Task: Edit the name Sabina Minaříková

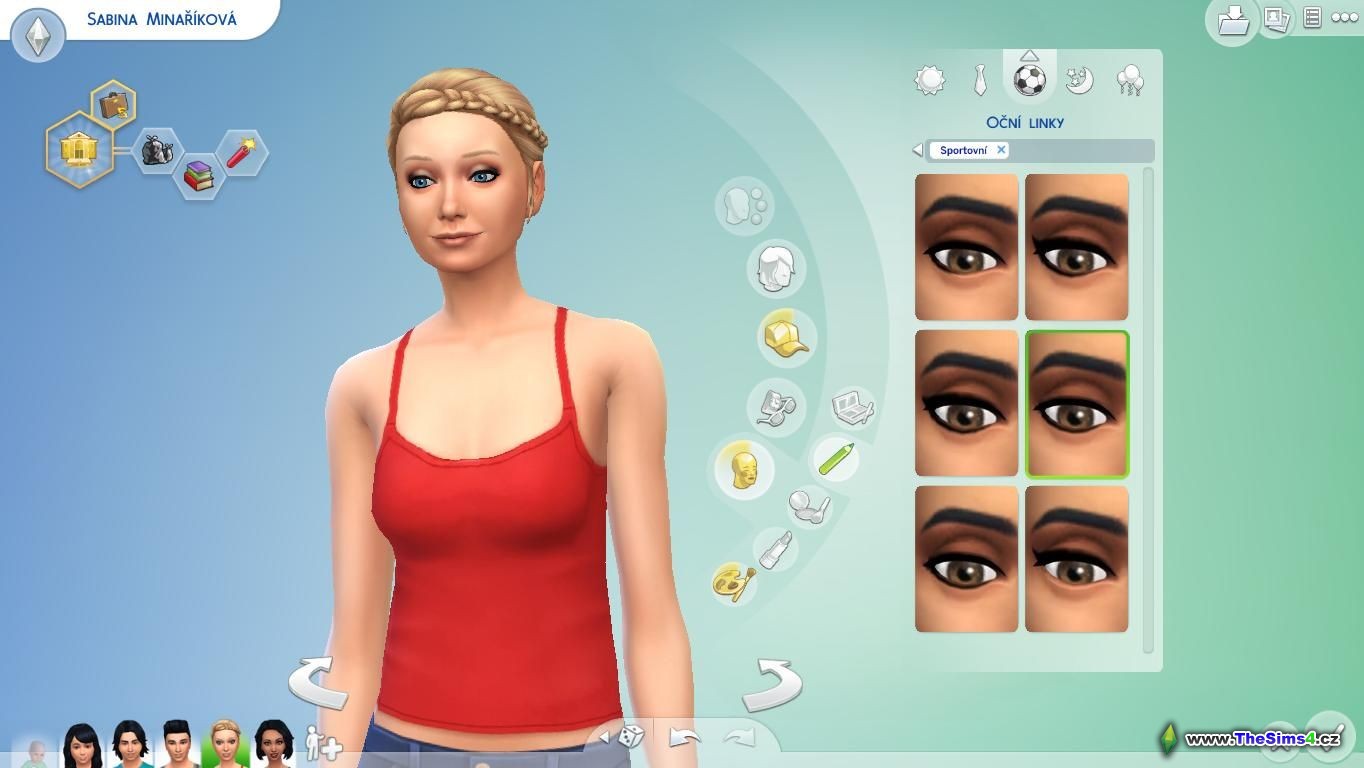Action: [x=161, y=19]
